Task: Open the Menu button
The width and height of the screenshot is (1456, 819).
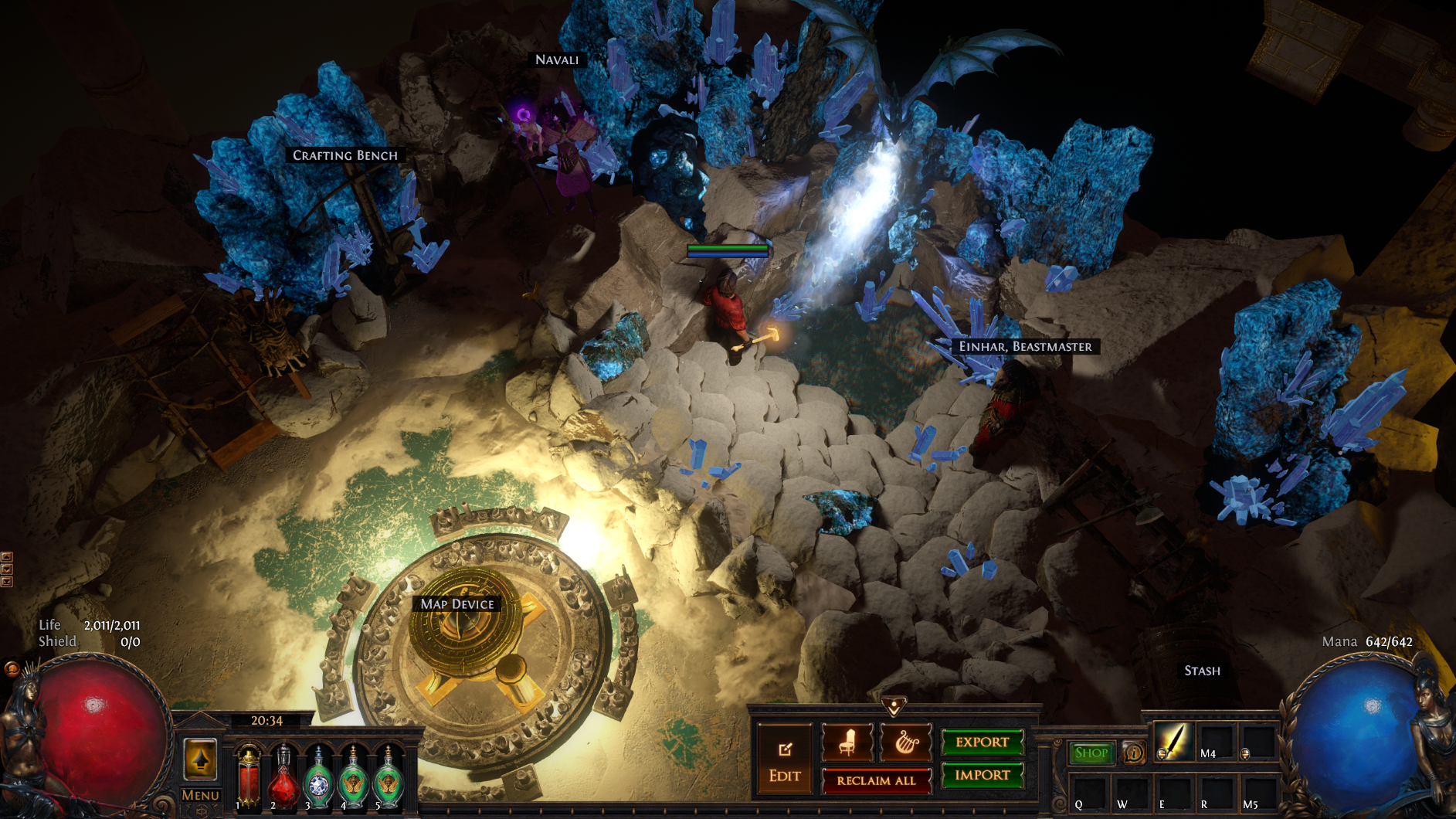Action: (x=200, y=795)
